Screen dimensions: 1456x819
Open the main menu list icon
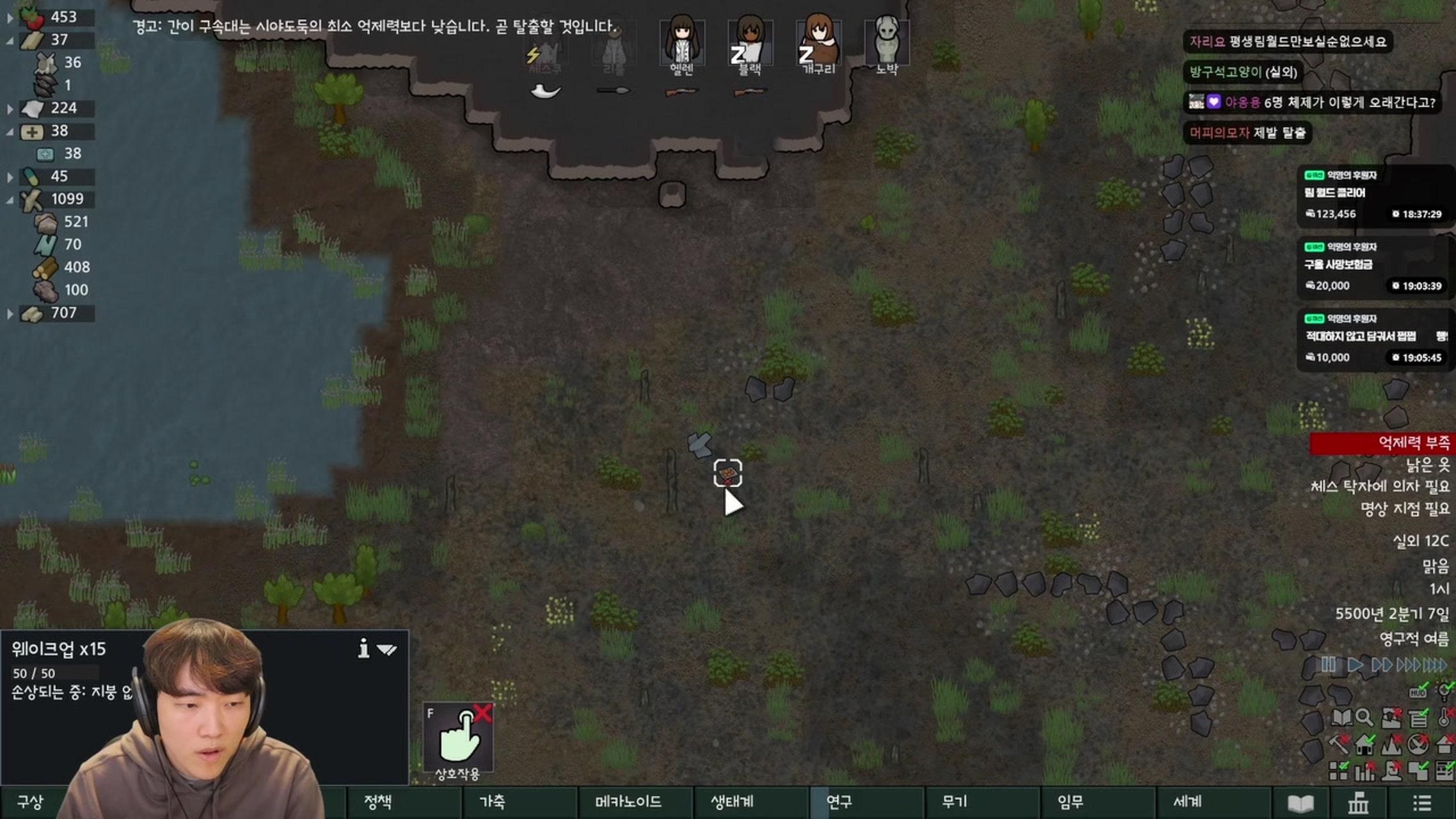pos(1421,803)
